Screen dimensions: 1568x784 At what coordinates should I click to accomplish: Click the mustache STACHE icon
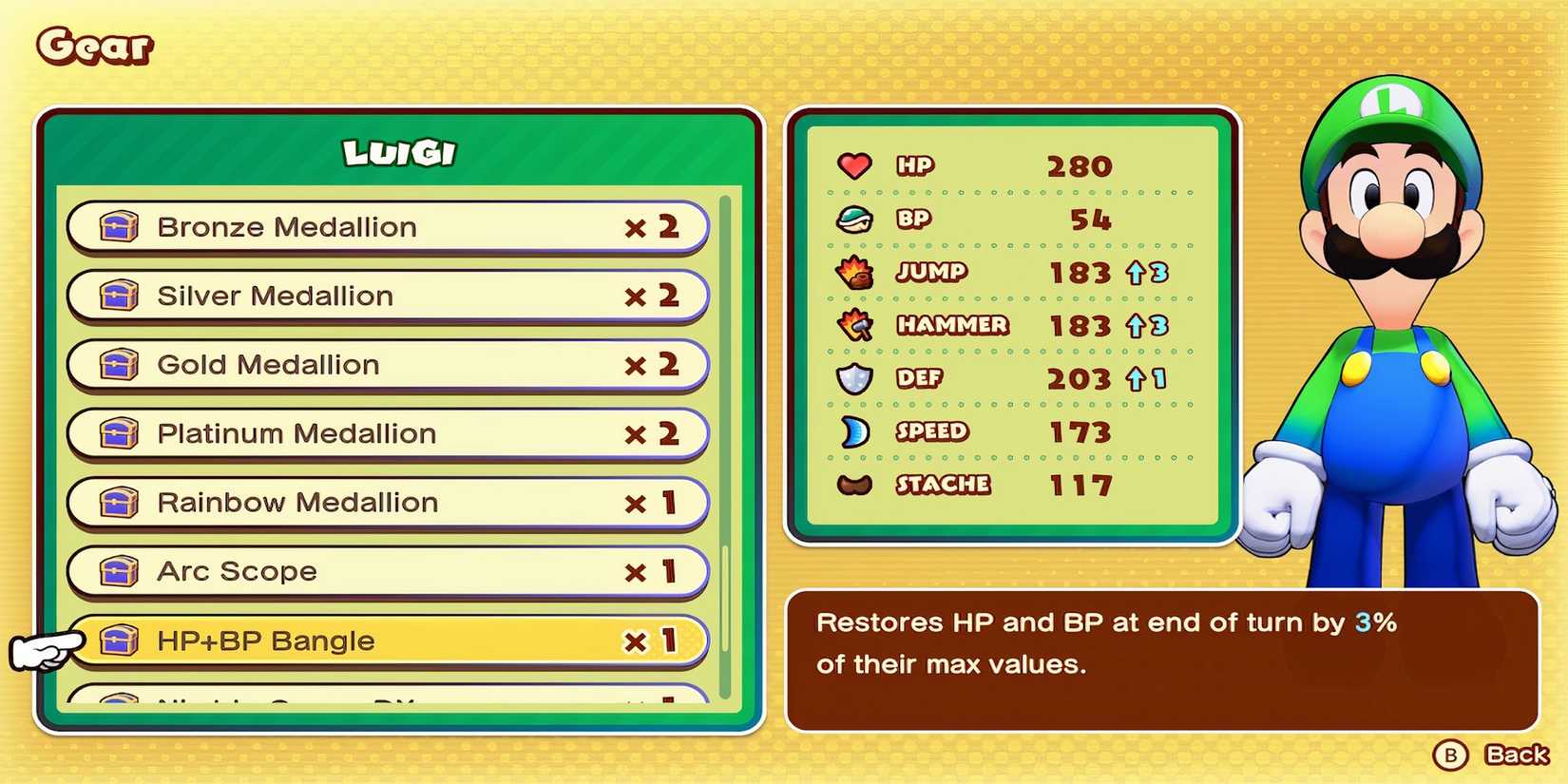[x=854, y=485]
